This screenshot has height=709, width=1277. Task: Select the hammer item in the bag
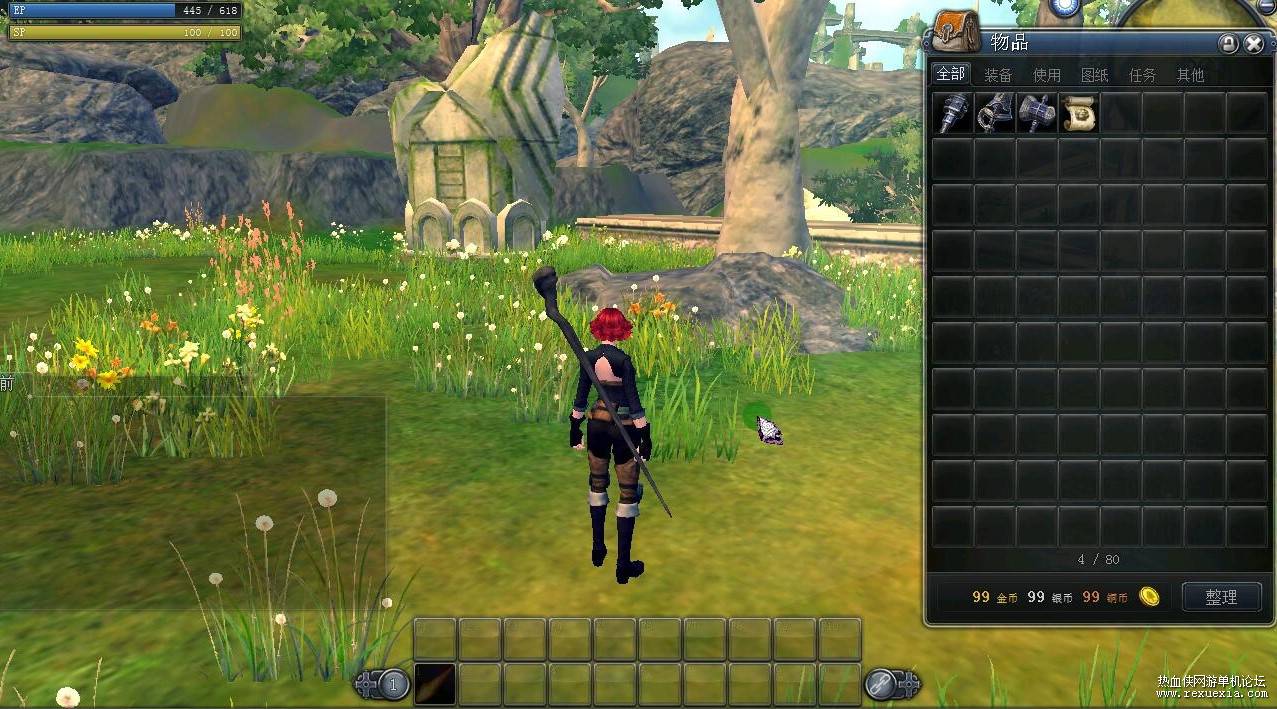[x=1037, y=113]
